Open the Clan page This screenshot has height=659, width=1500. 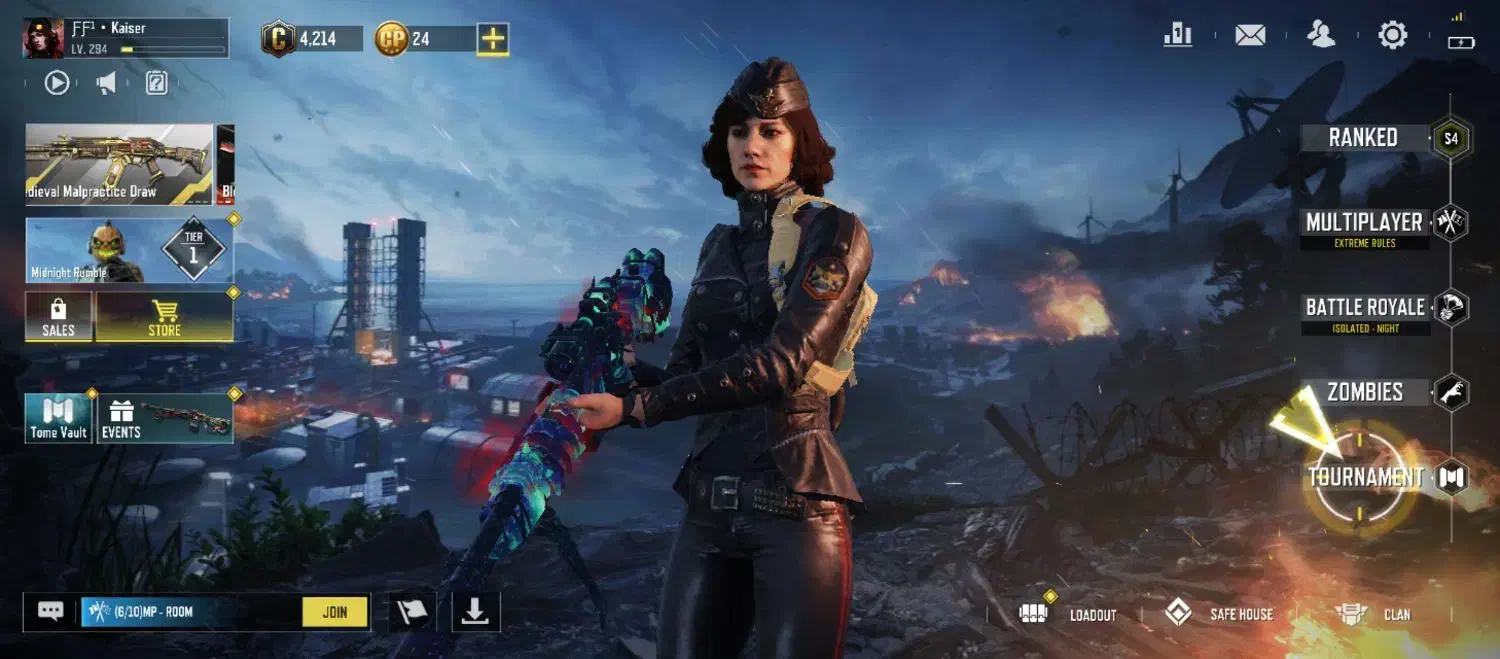tap(1375, 614)
